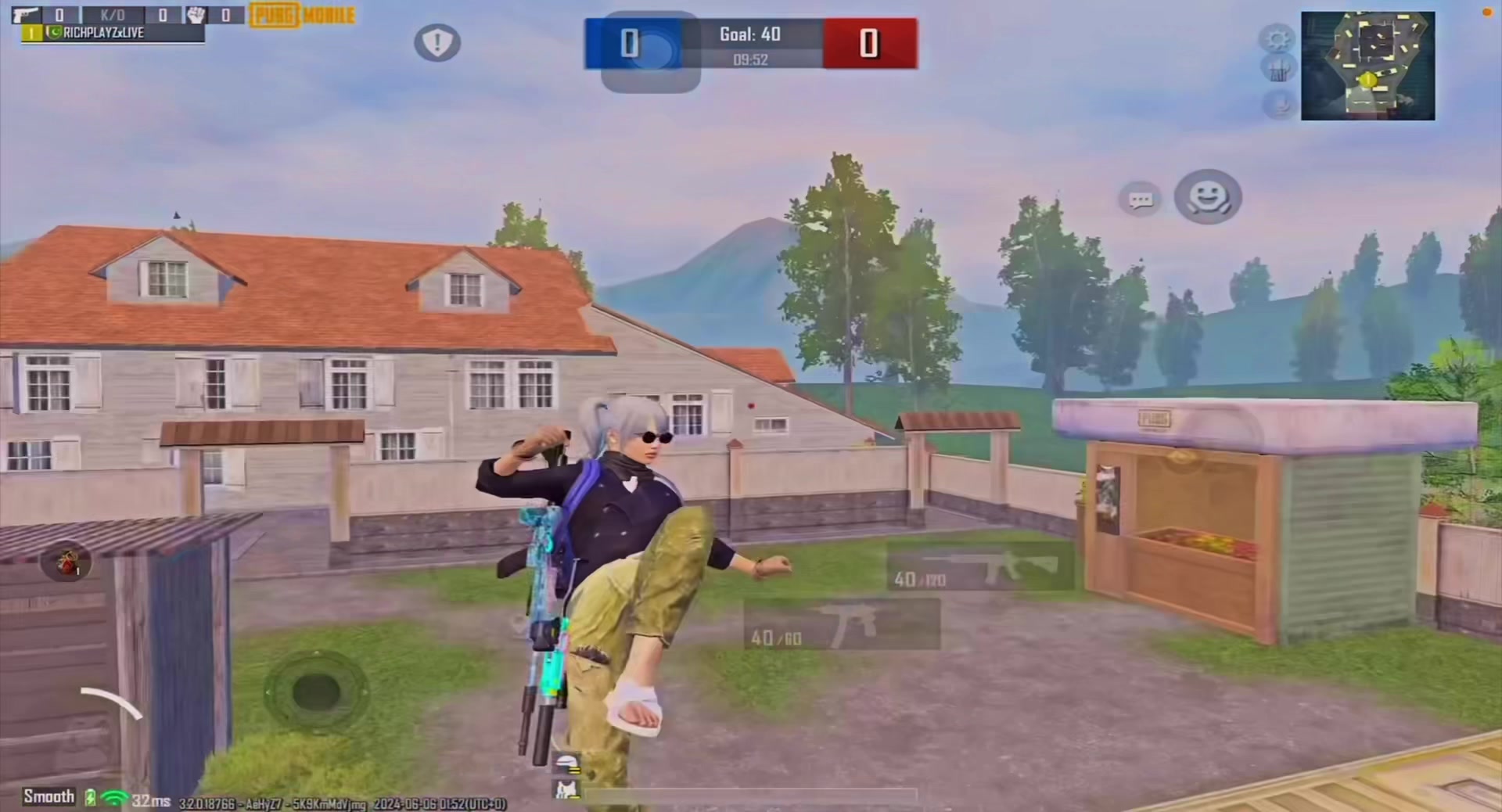1502x812 pixels.
Task: Use the red grenade throwable icon
Action: coord(66,562)
